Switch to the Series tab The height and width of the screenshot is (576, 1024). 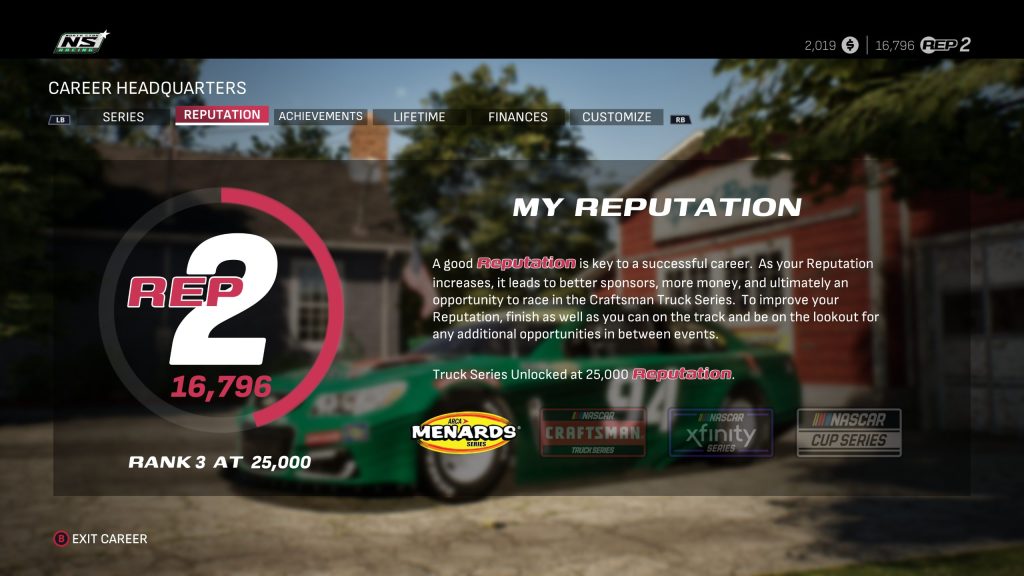click(x=123, y=117)
